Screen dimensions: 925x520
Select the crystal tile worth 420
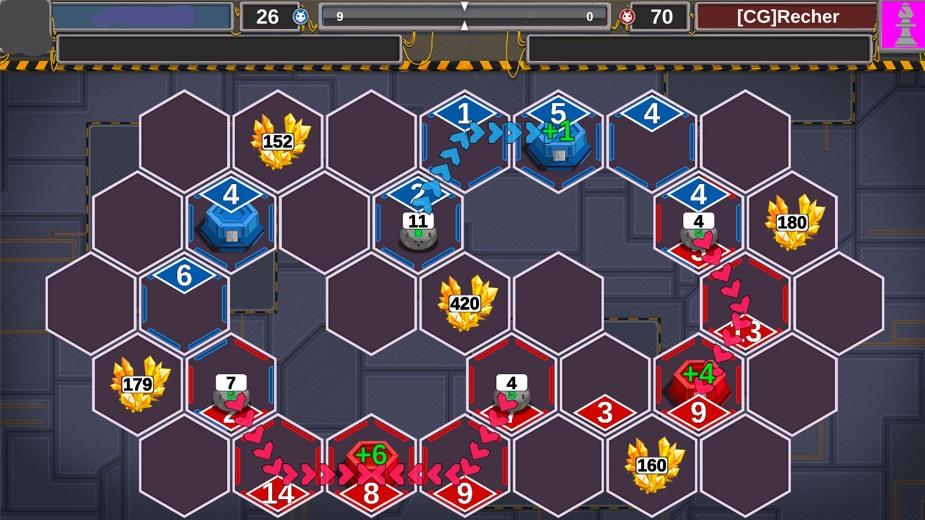tap(464, 302)
